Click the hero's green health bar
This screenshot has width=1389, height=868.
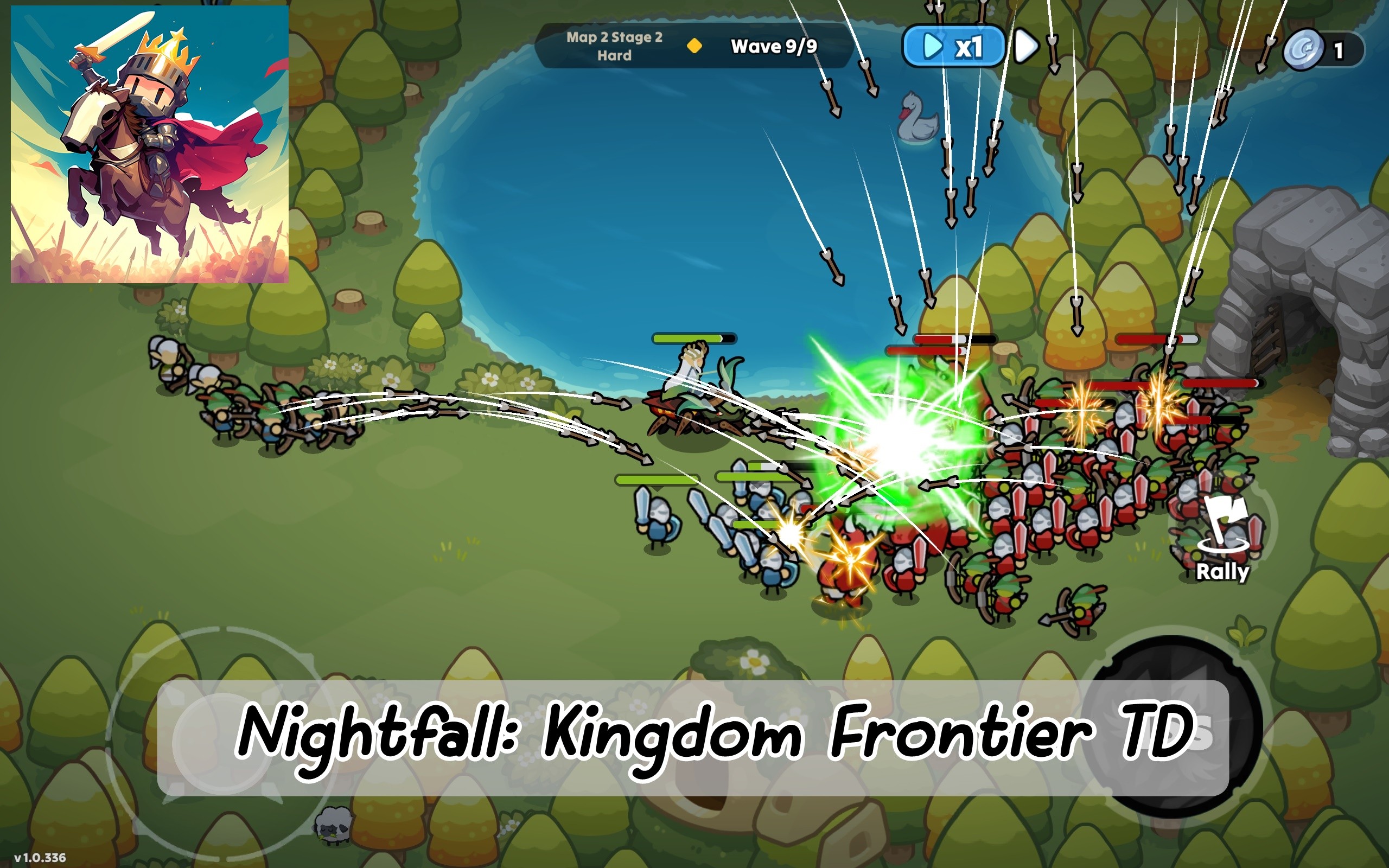[x=694, y=338]
